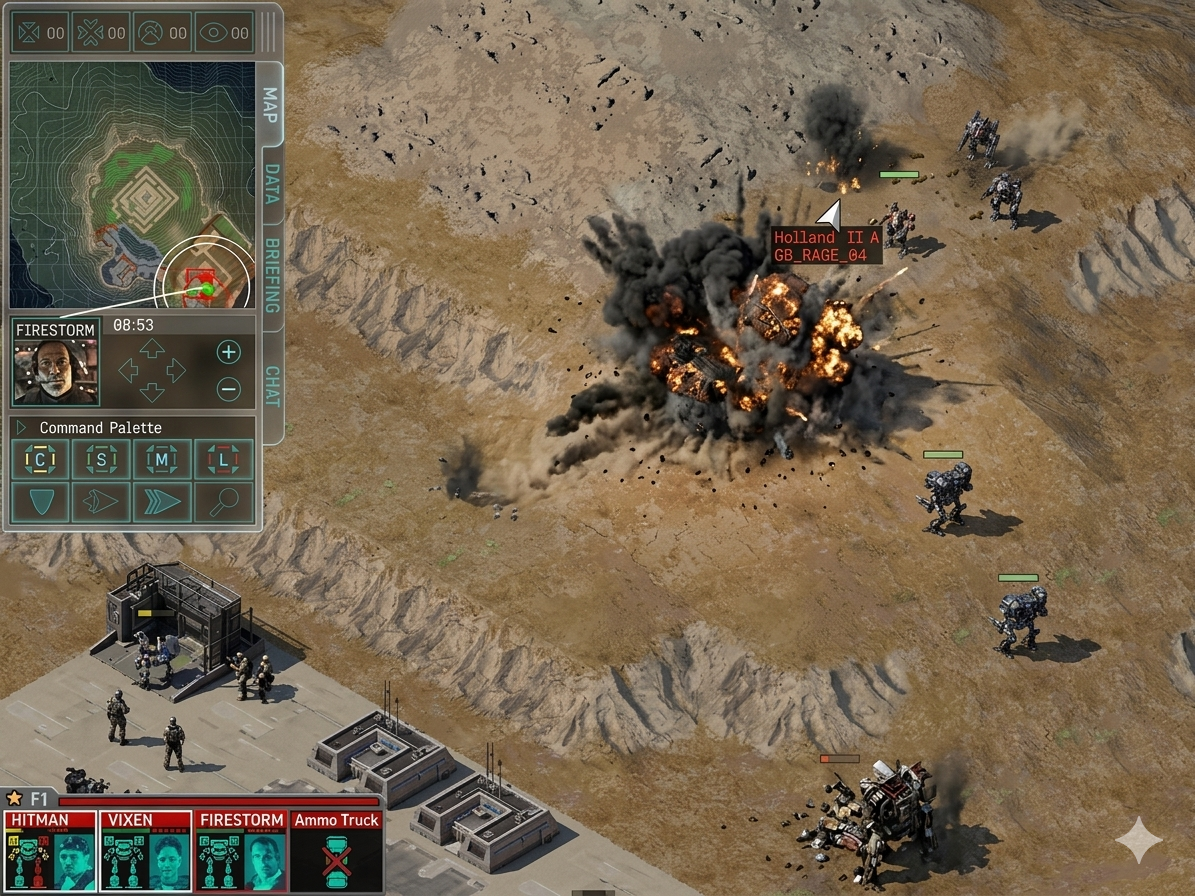Click the double-chevron fast-forward command icon
This screenshot has height=896, width=1195.
click(162, 501)
